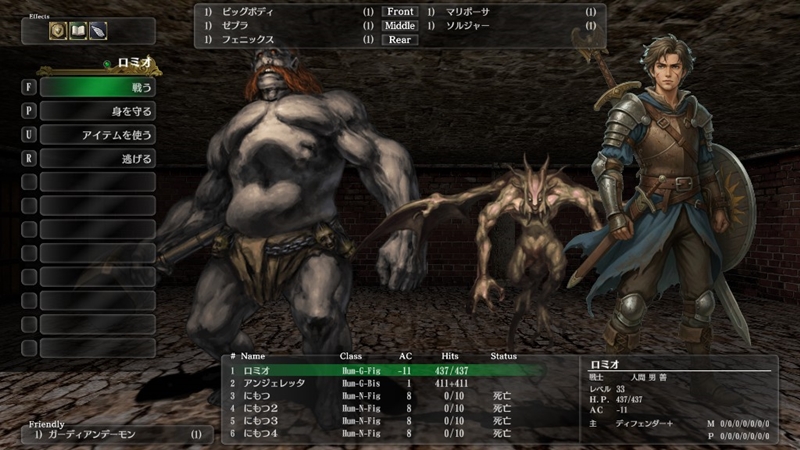Image resolution: width=800 pixels, height=450 pixels.
Task: Select friendly ガーディアンデーモン entry
Action: click(x=110, y=436)
